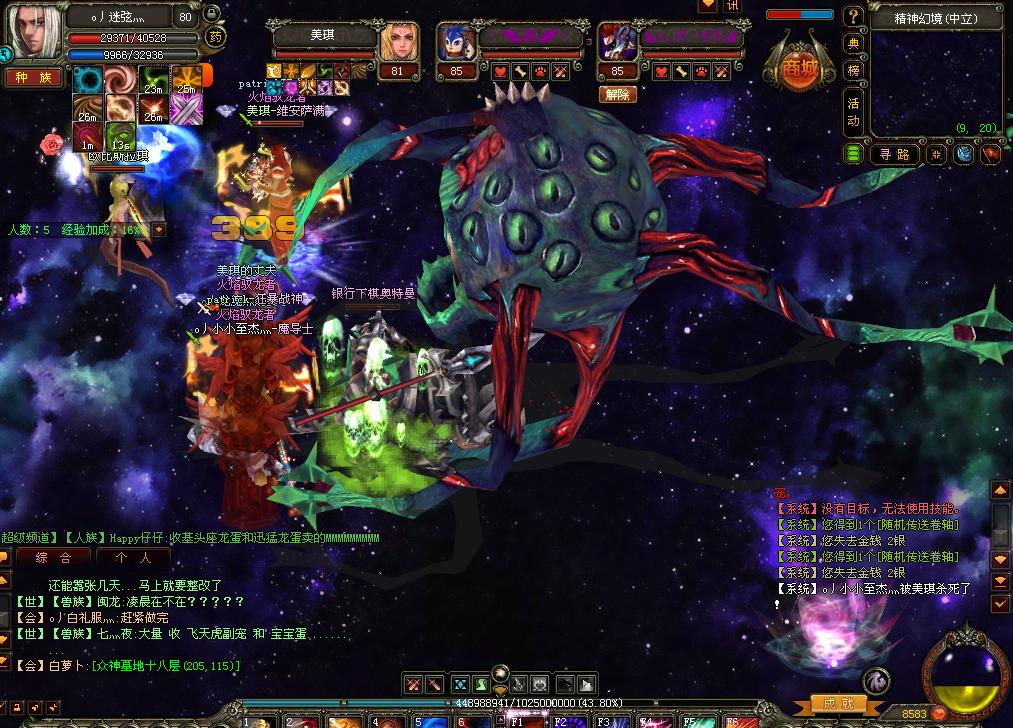The height and width of the screenshot is (728, 1013).
Task: Click the 讯 message button
Action: (x=734, y=6)
